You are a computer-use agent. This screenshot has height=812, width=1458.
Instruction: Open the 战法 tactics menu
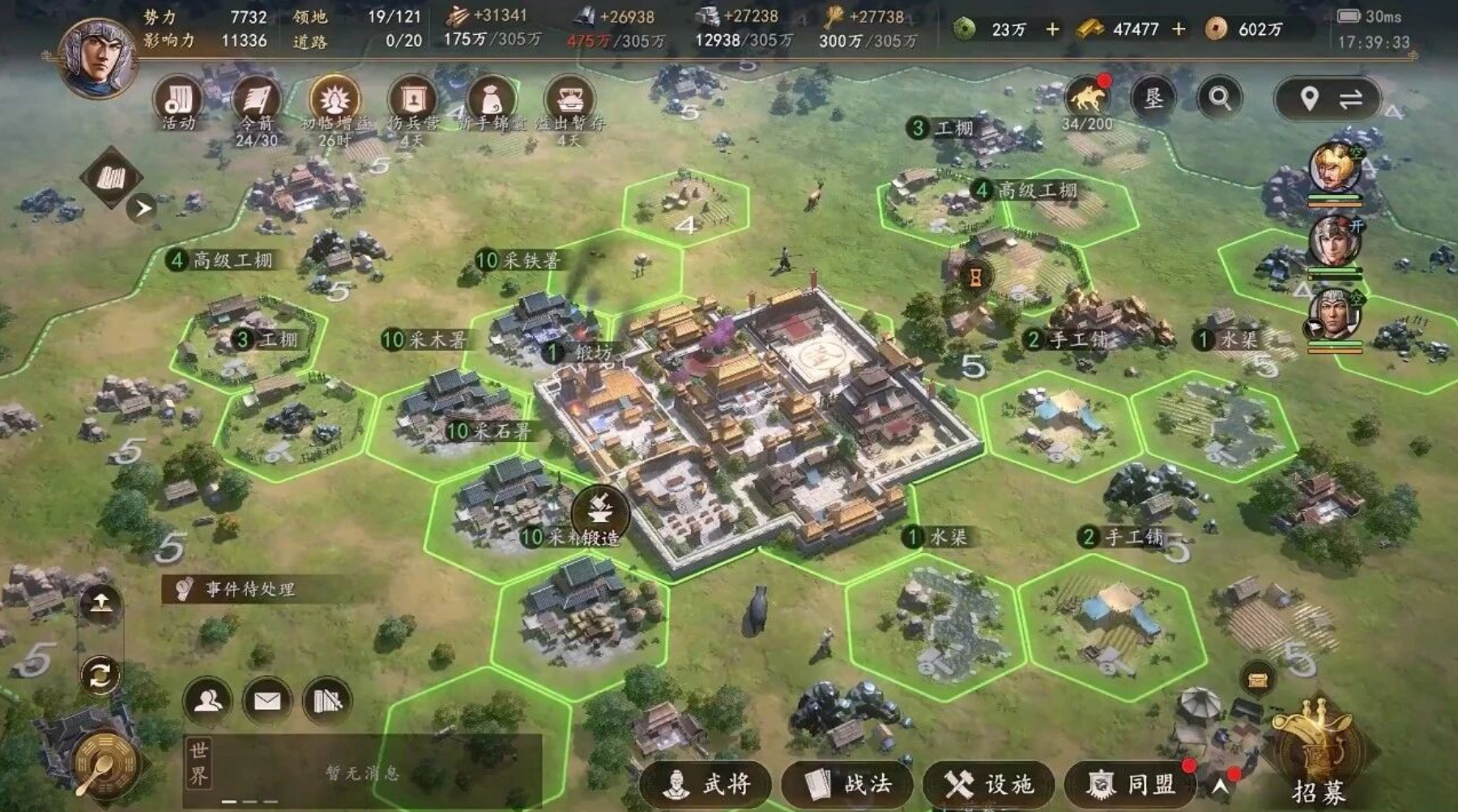pyautogui.click(x=847, y=784)
